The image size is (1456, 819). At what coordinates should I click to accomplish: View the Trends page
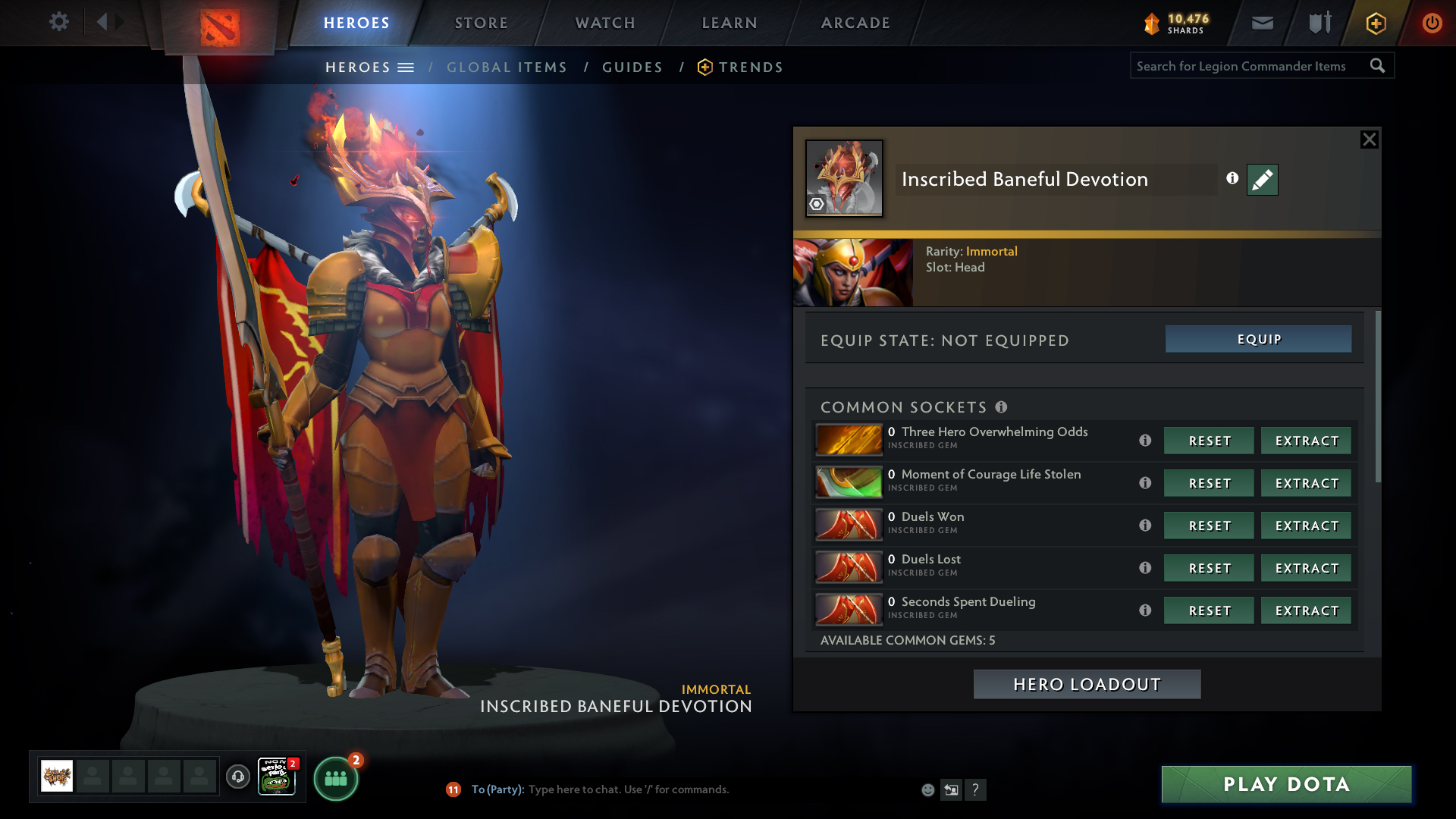750,67
